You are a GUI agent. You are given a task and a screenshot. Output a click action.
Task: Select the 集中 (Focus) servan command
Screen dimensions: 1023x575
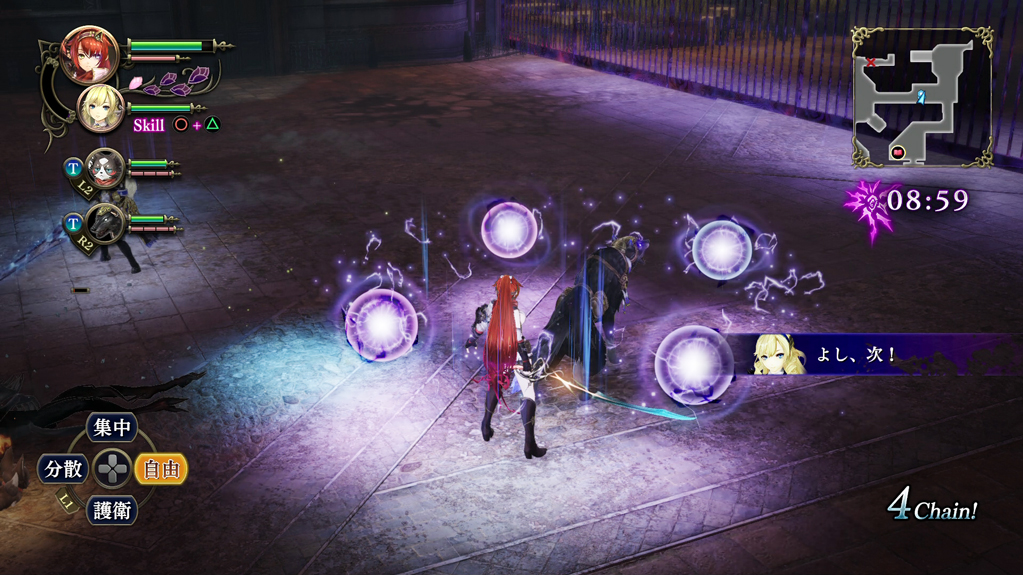(111, 429)
